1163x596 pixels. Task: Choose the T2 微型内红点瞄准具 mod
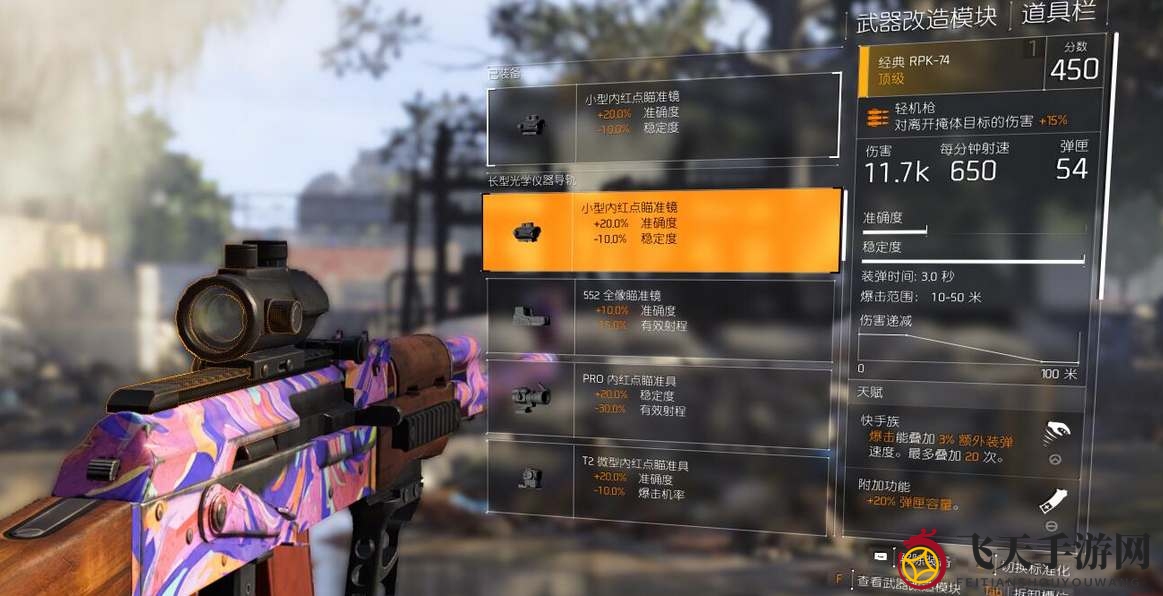click(x=661, y=477)
